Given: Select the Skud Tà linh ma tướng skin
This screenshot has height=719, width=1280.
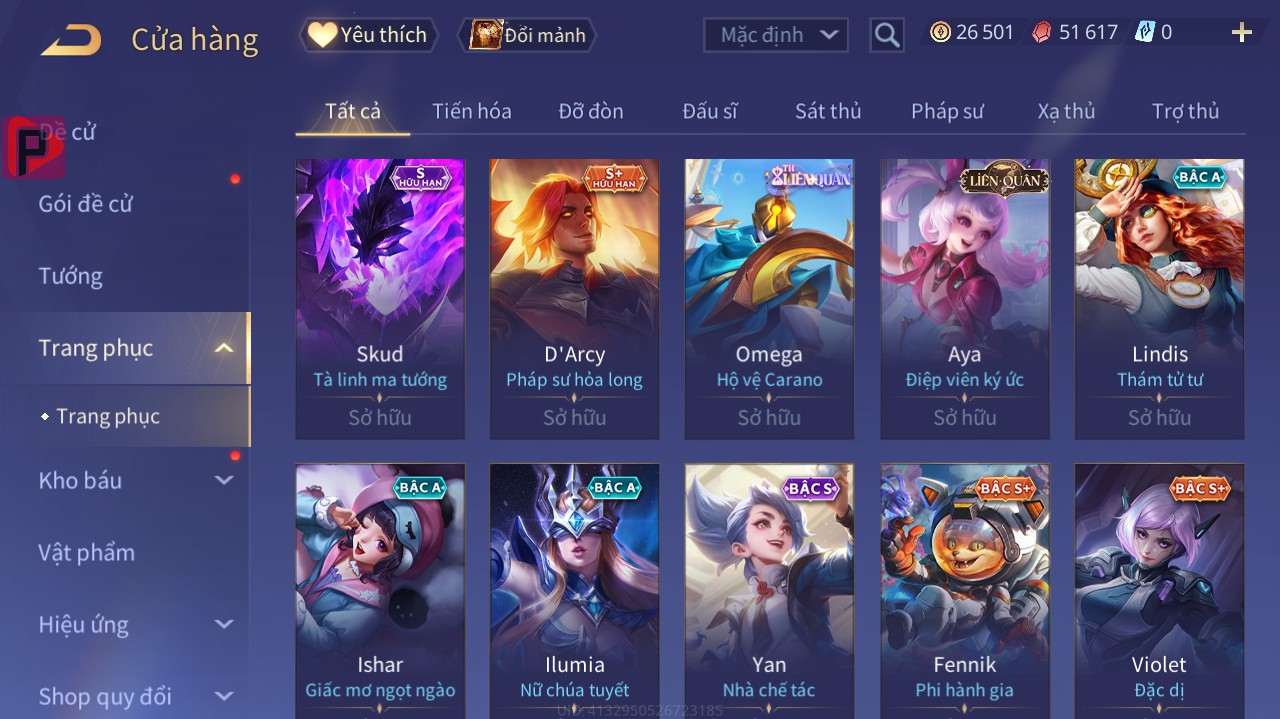Looking at the screenshot, I should [x=380, y=298].
